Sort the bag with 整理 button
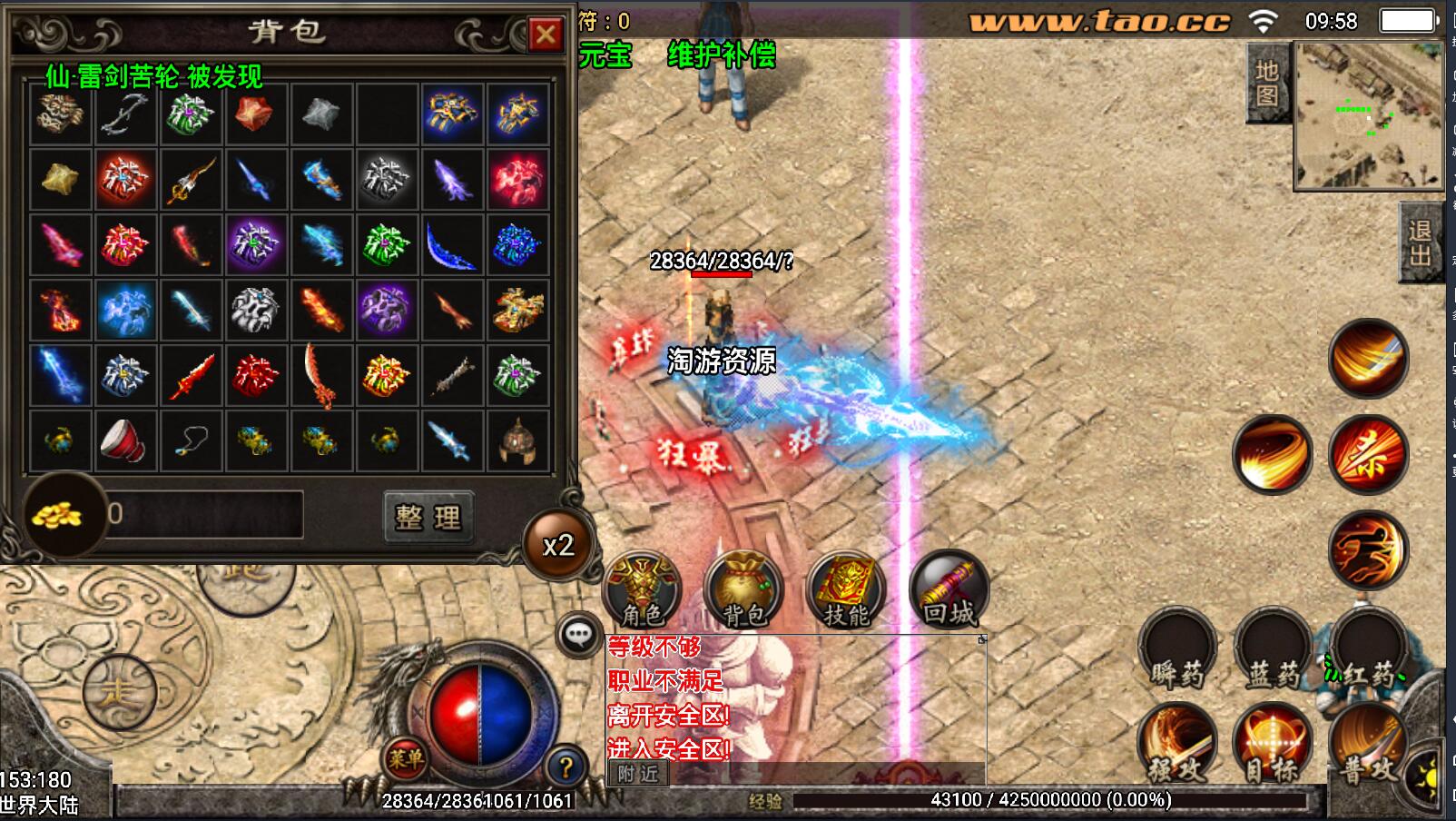Image resolution: width=1456 pixels, height=821 pixels. click(x=428, y=517)
